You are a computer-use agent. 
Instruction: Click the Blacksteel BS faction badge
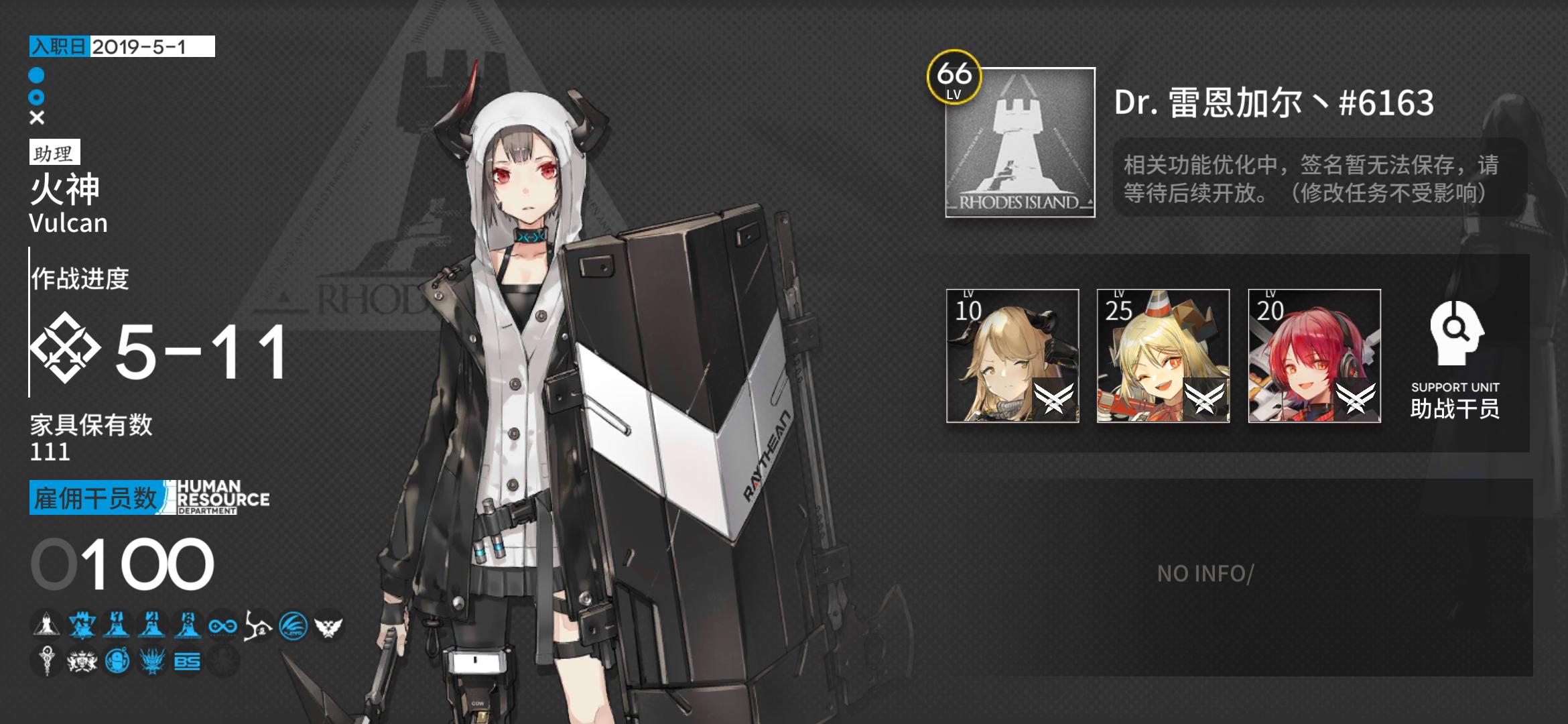point(187,662)
